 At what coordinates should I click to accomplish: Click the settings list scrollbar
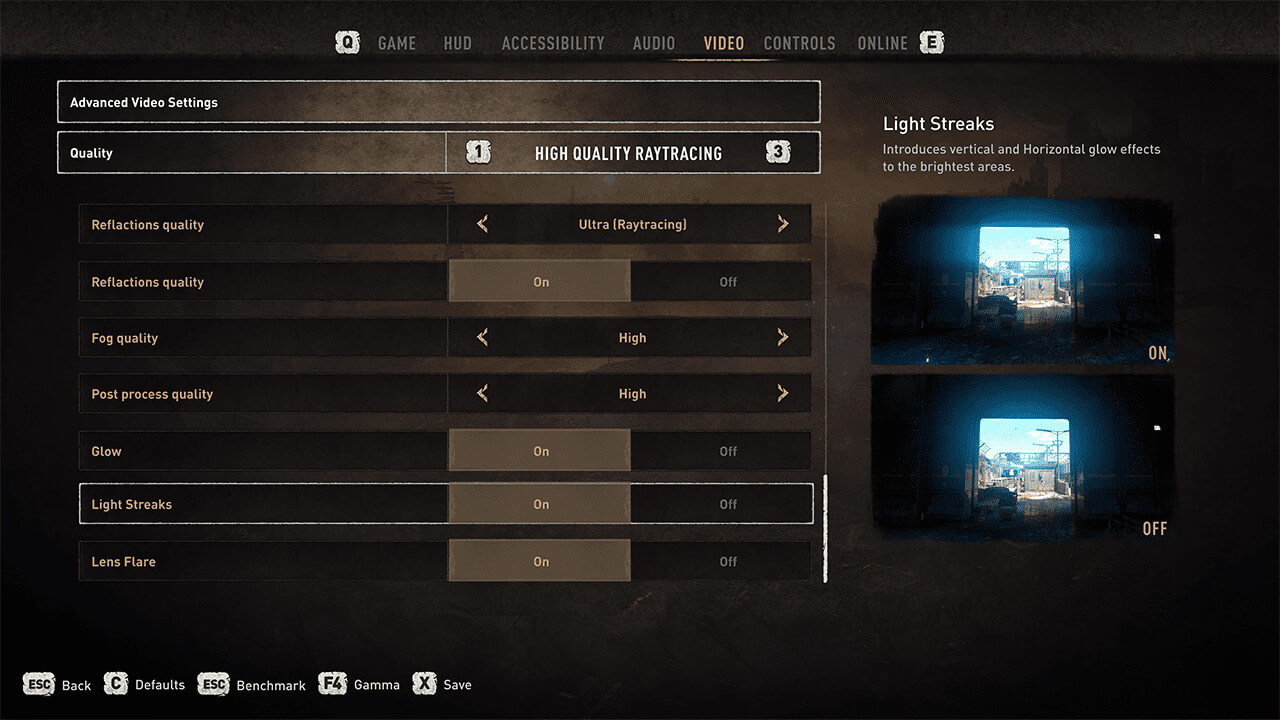click(x=825, y=529)
